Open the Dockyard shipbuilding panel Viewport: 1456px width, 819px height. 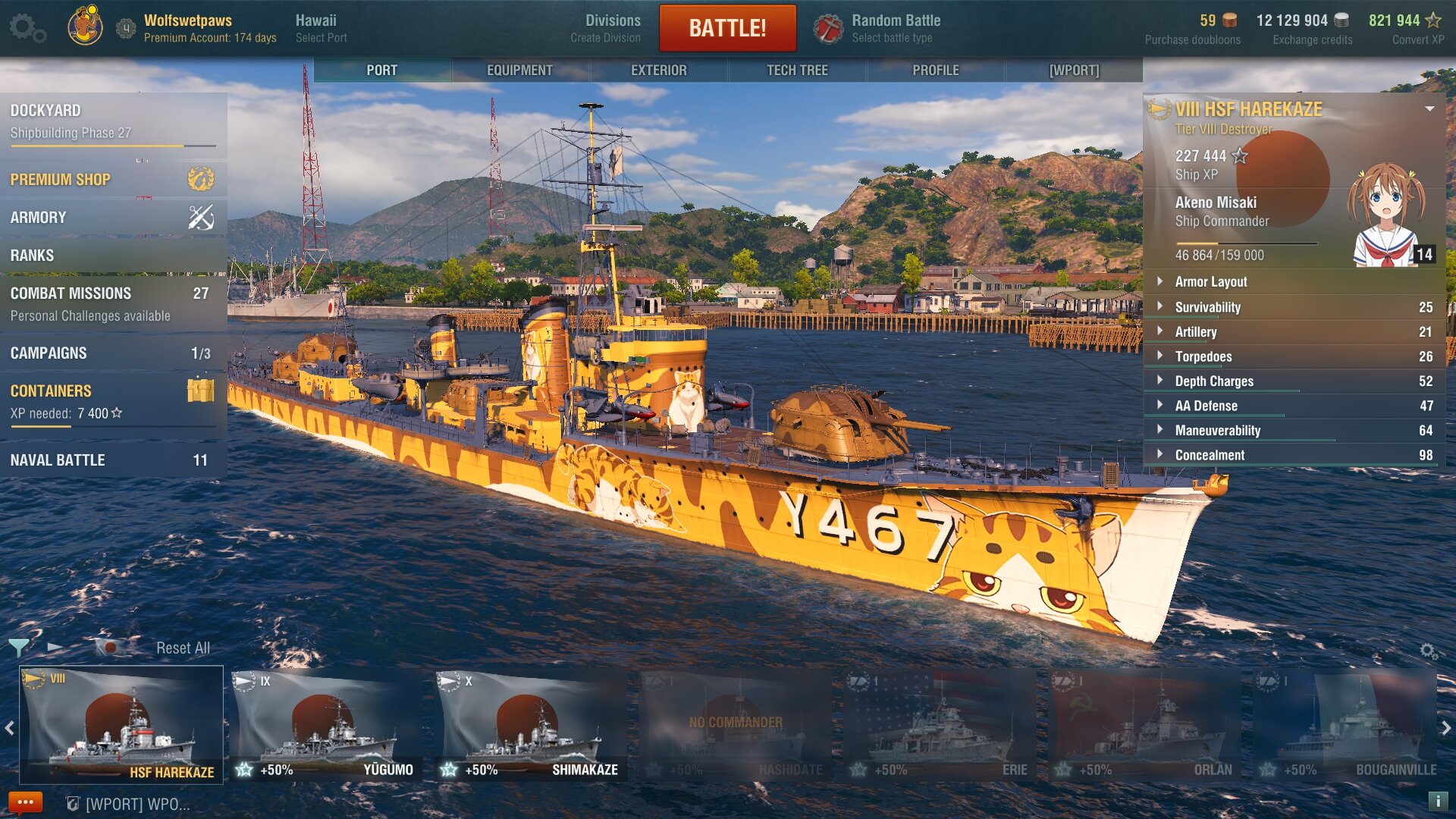[x=113, y=121]
